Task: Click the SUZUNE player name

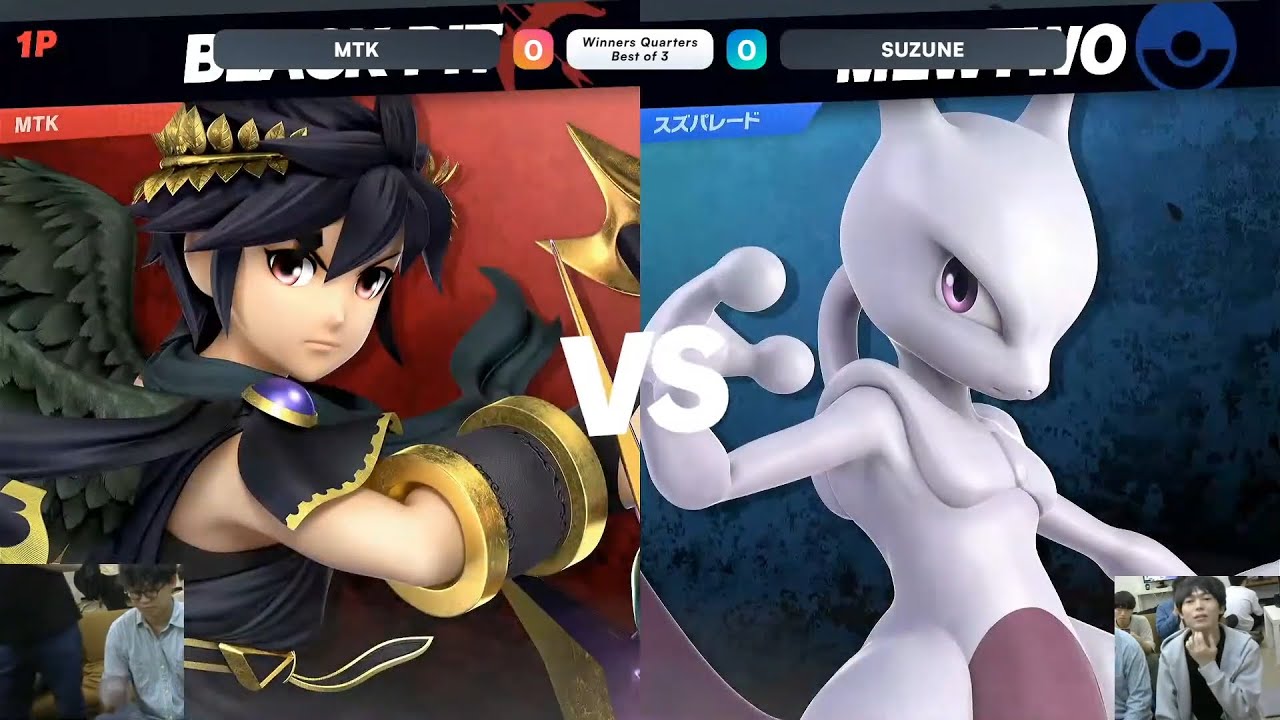Action: tap(924, 48)
